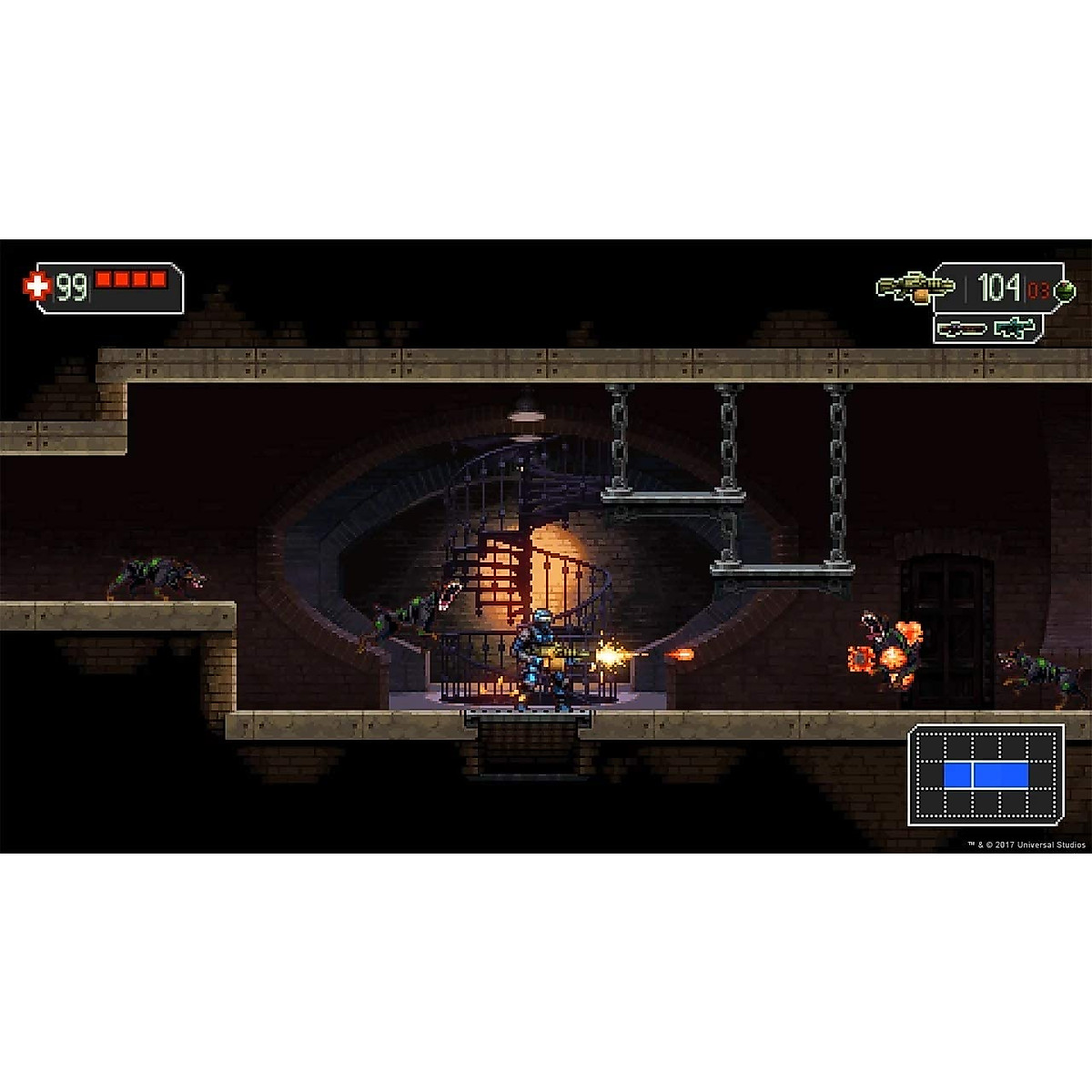Switch to the shotgun in the weapon tray
Viewport: 1092px width, 1092px height.
[x=962, y=328]
